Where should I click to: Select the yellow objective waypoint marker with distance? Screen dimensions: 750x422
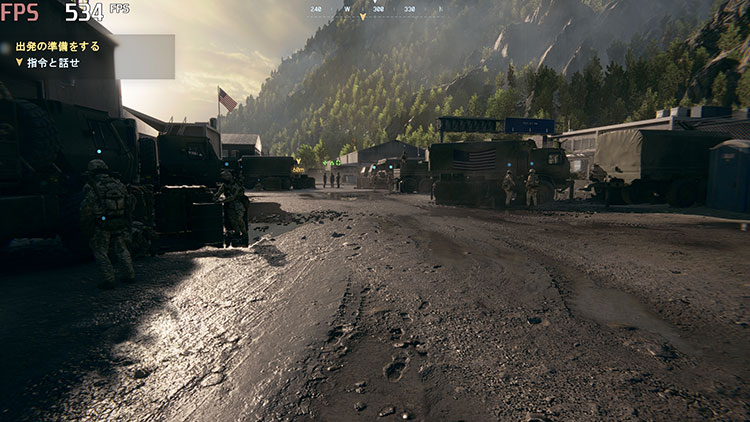tap(297, 165)
